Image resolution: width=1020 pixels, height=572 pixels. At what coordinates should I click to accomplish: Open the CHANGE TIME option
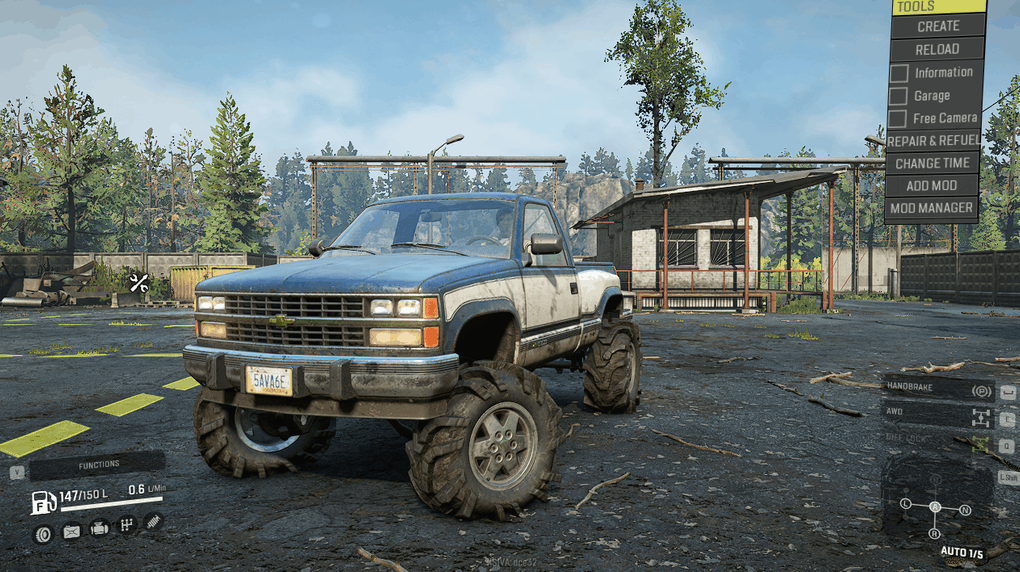(933, 163)
